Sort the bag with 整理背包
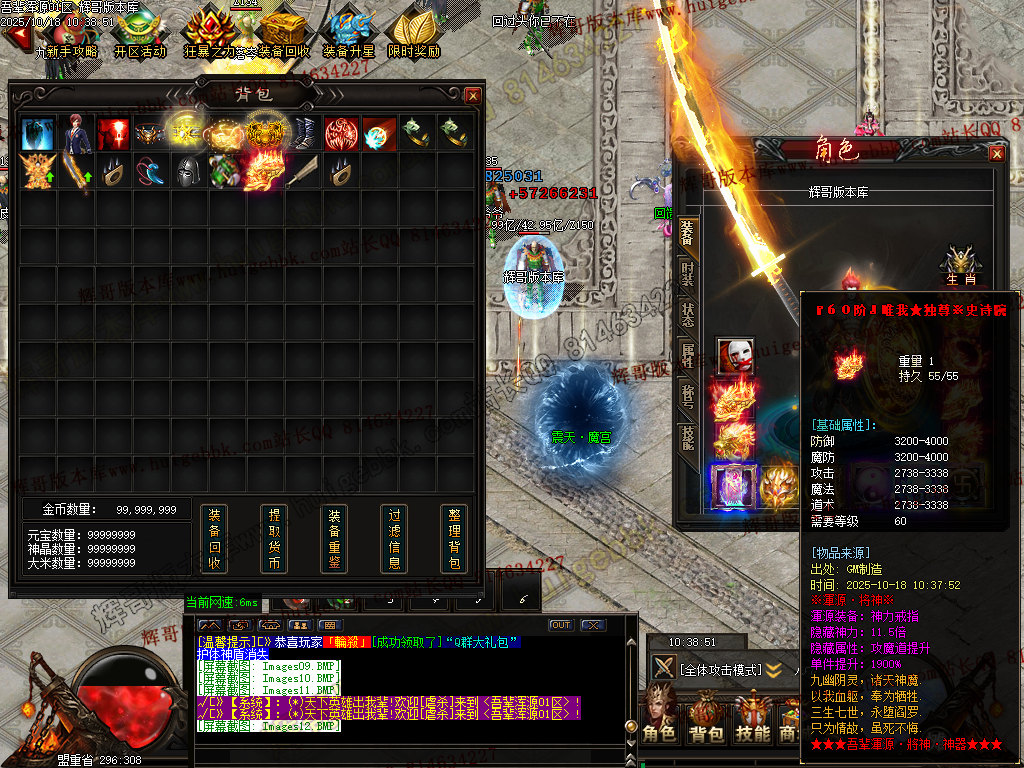 tap(454, 539)
